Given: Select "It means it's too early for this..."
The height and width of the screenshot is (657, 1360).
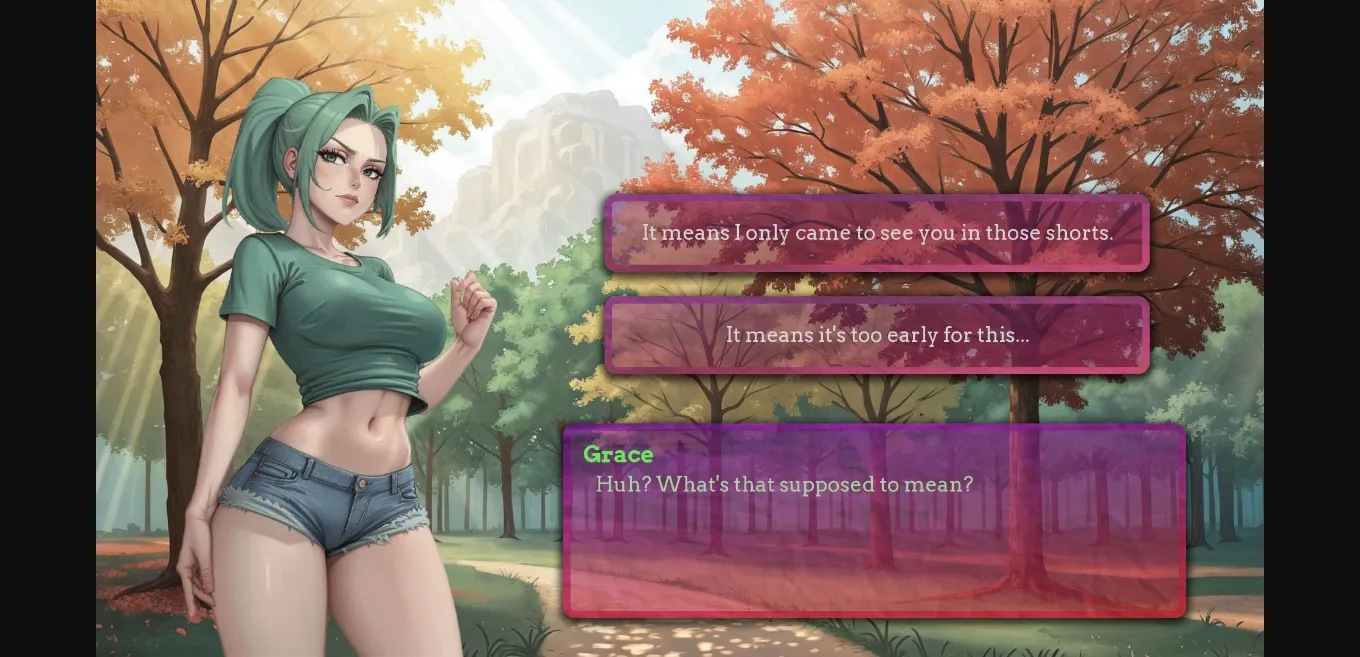Looking at the screenshot, I should pos(876,335).
